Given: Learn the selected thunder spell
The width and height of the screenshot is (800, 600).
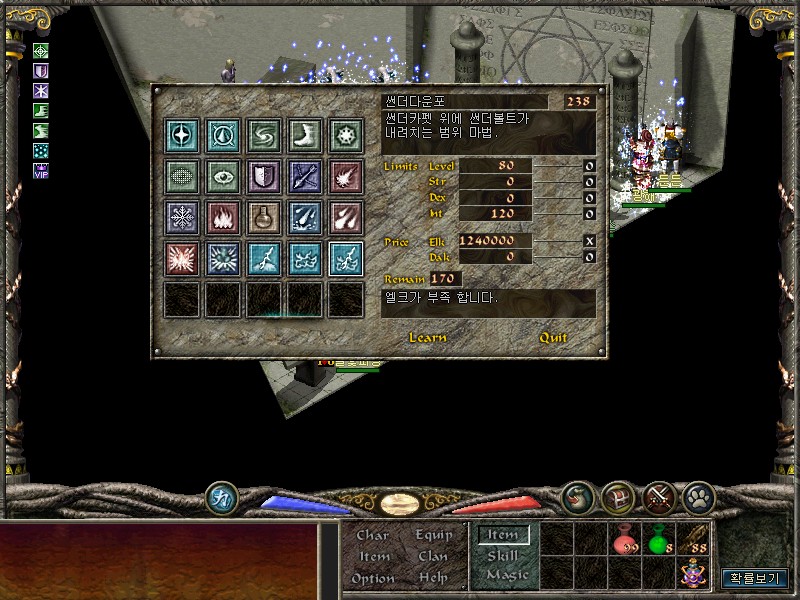Looking at the screenshot, I should point(428,338).
